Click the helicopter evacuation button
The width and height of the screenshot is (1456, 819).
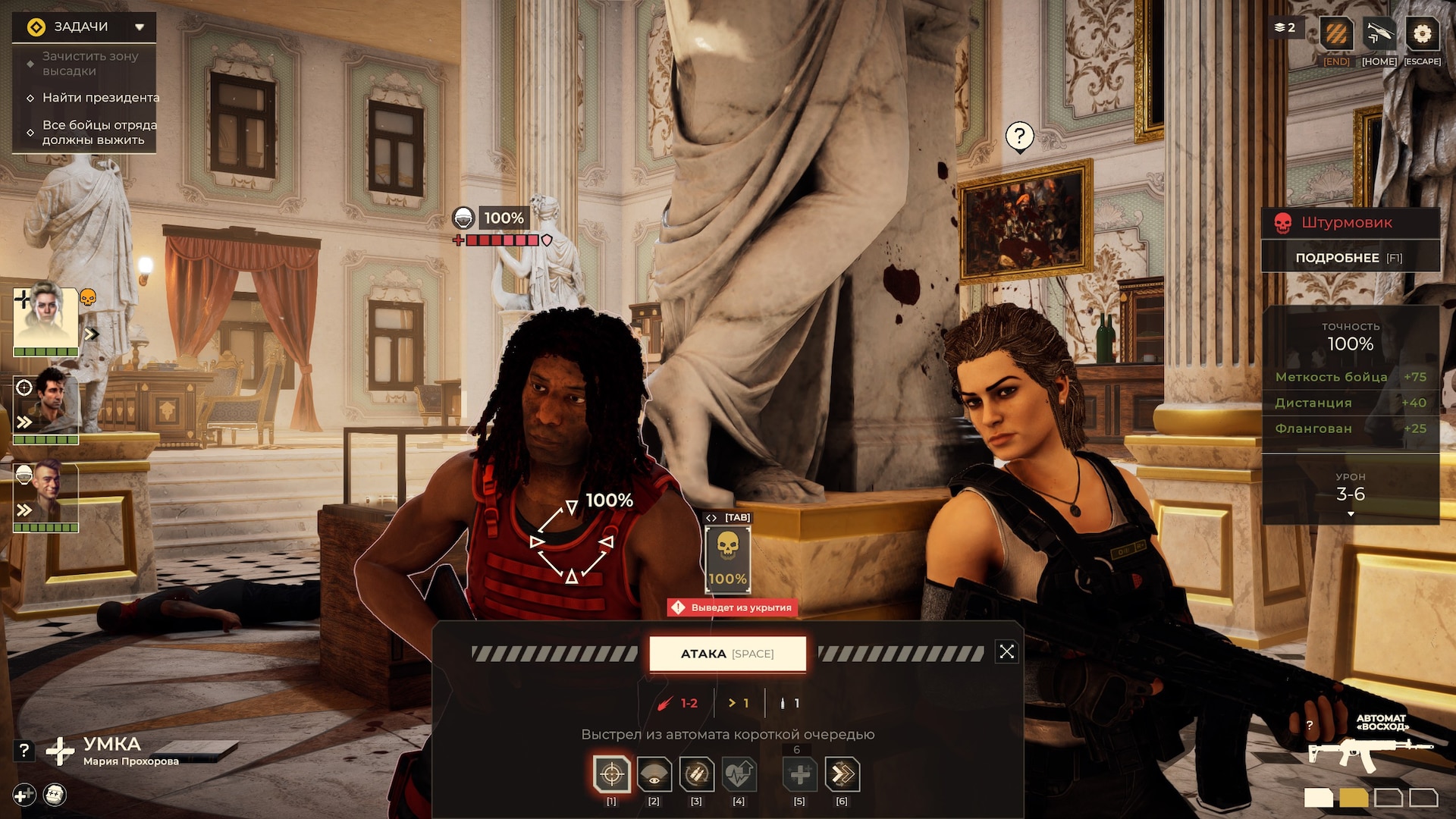1379,34
